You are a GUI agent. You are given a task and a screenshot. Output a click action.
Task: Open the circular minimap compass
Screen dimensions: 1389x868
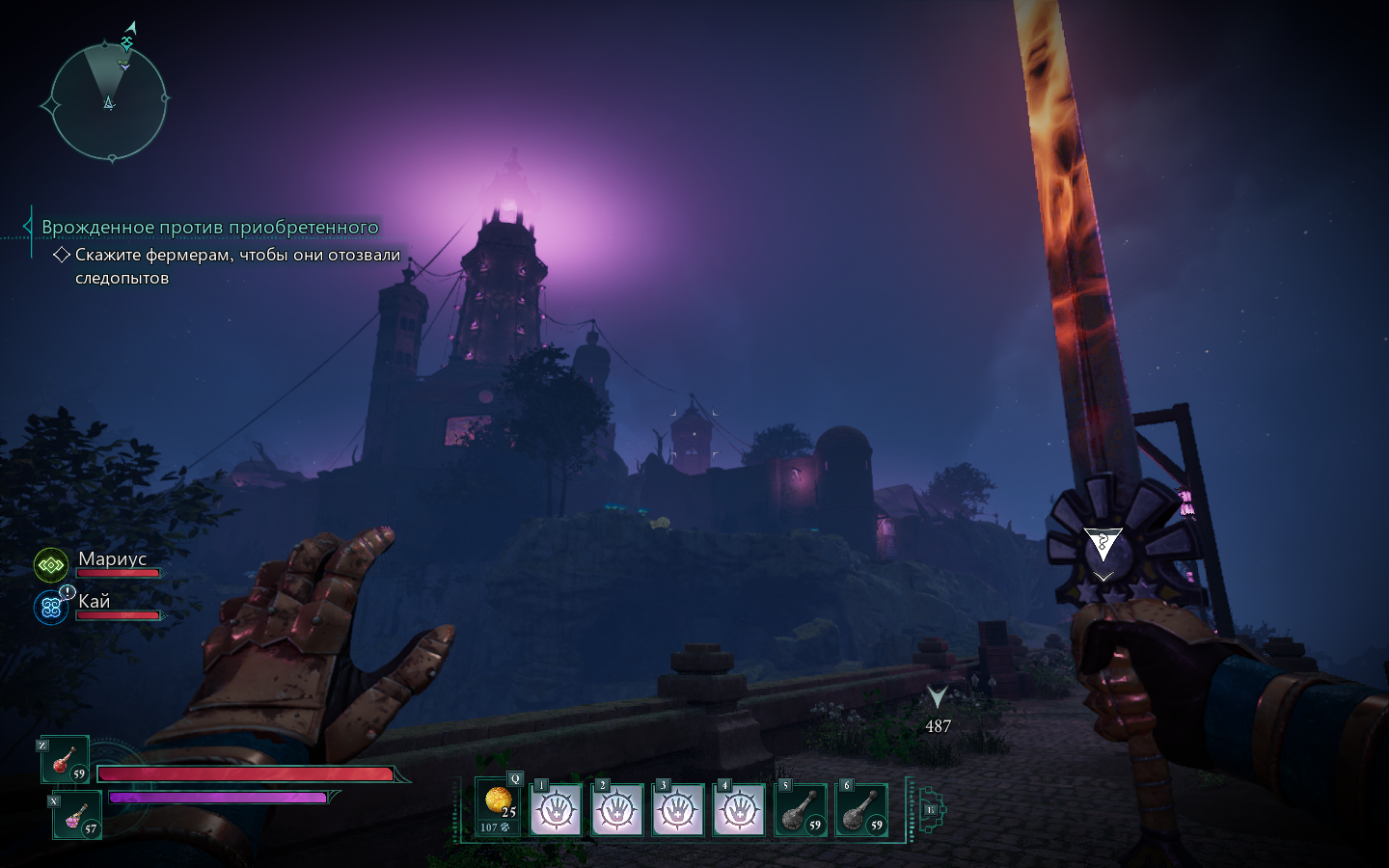point(108,100)
